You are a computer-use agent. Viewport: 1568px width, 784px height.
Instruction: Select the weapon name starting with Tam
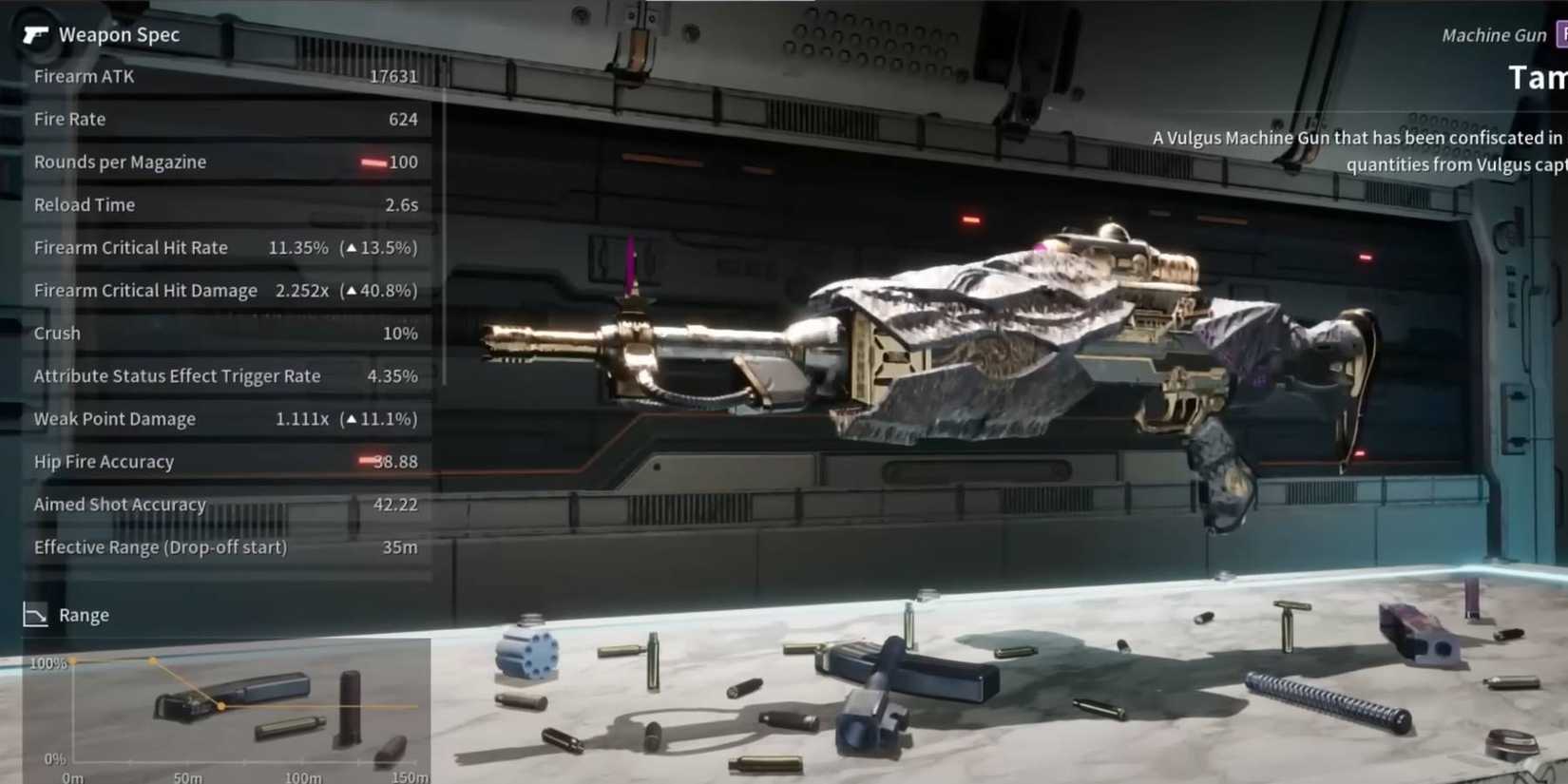(1537, 78)
